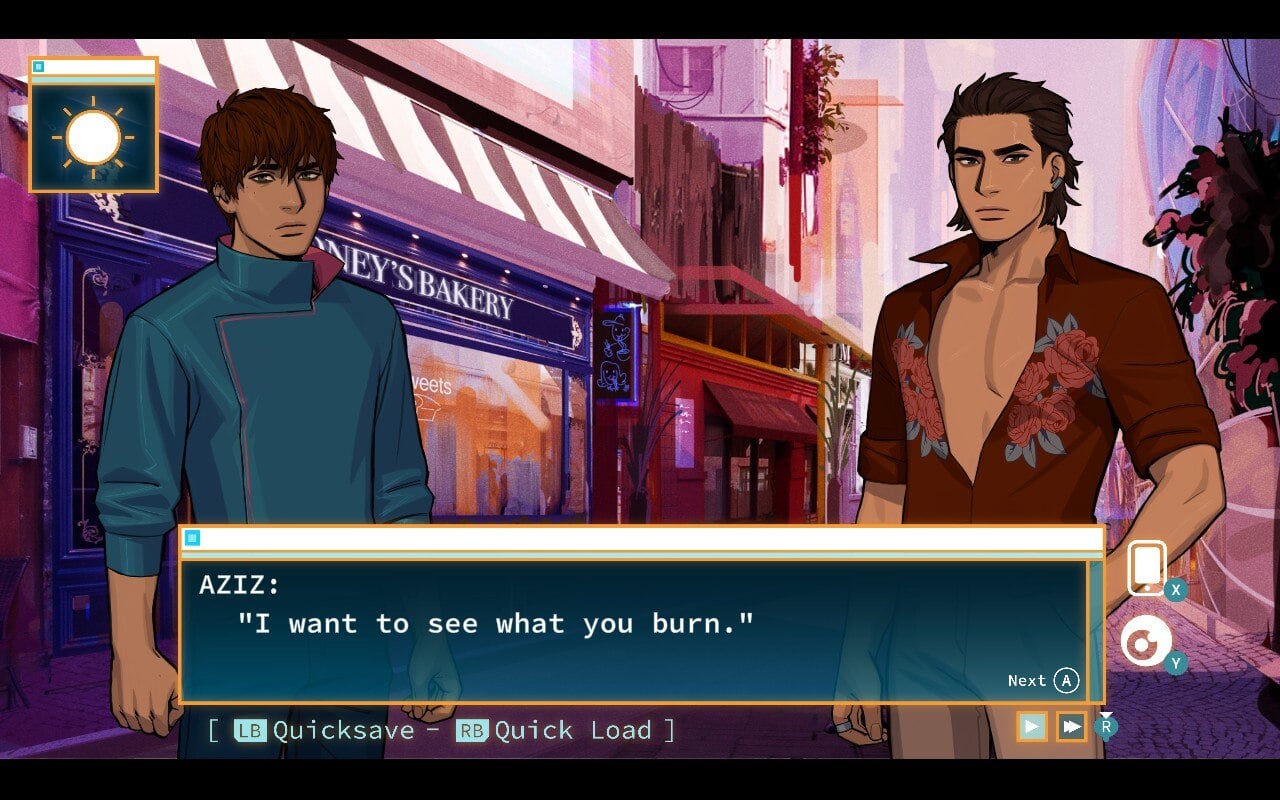Toggle the fast-forward skip button
Image resolution: width=1280 pixels, height=800 pixels.
click(1071, 727)
